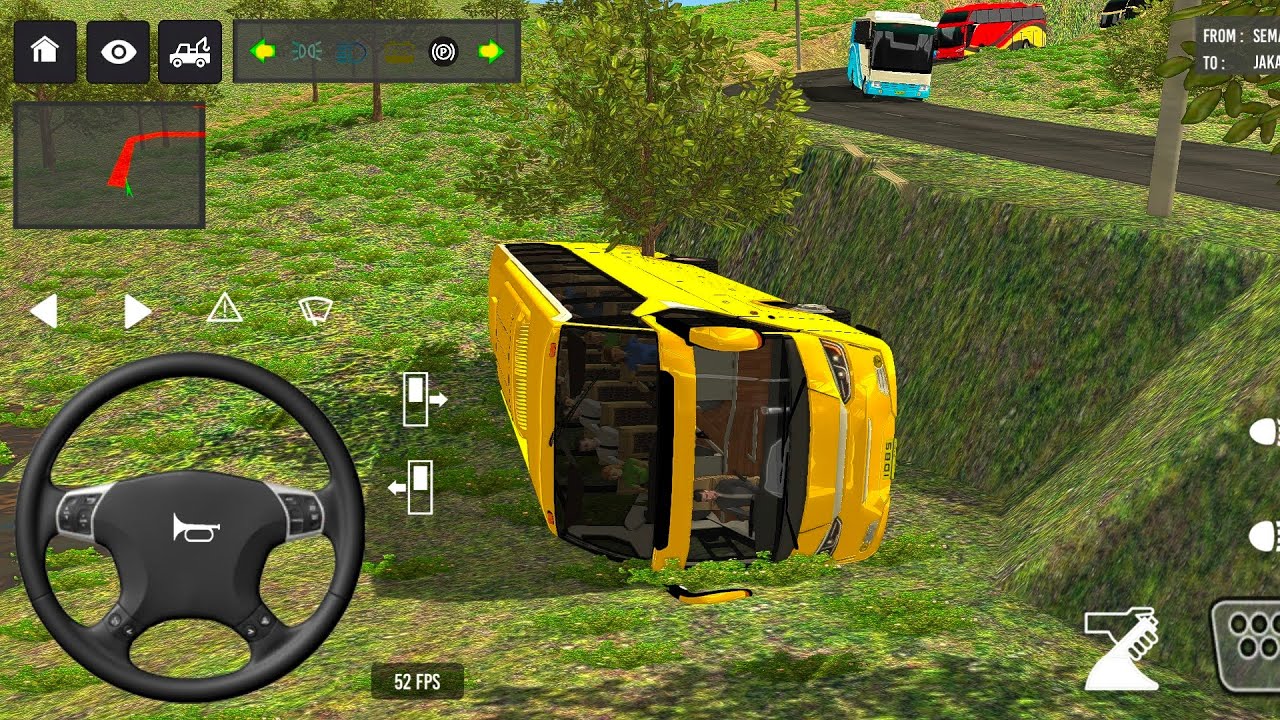The image size is (1280, 720).
Task: Enable the headlight low beam icon
Action: click(306, 51)
